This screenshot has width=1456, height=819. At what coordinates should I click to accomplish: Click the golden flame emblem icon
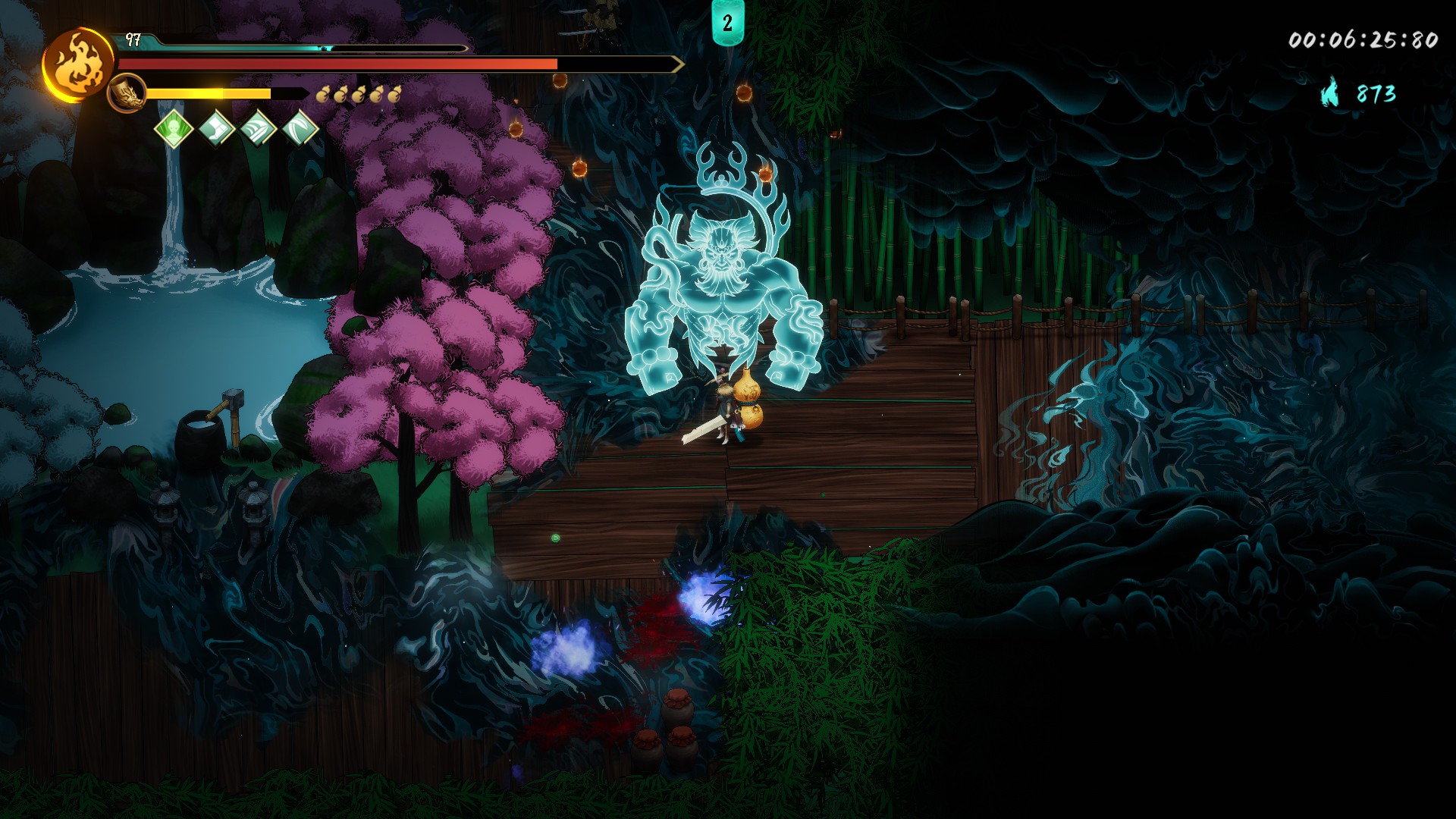78,64
